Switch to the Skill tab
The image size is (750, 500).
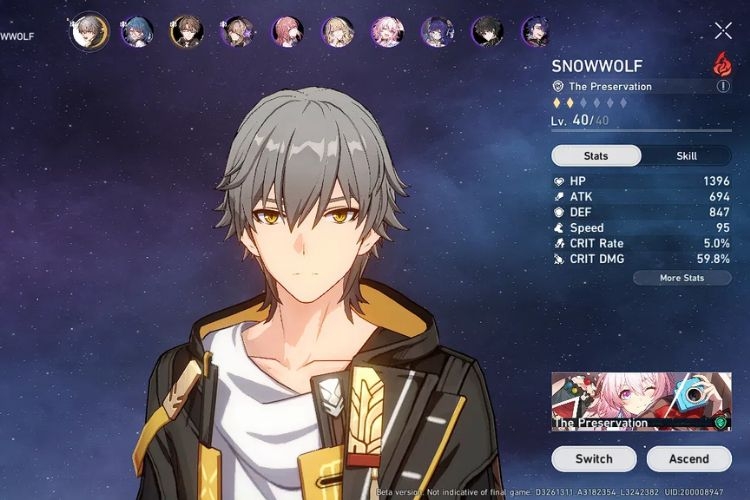click(686, 156)
